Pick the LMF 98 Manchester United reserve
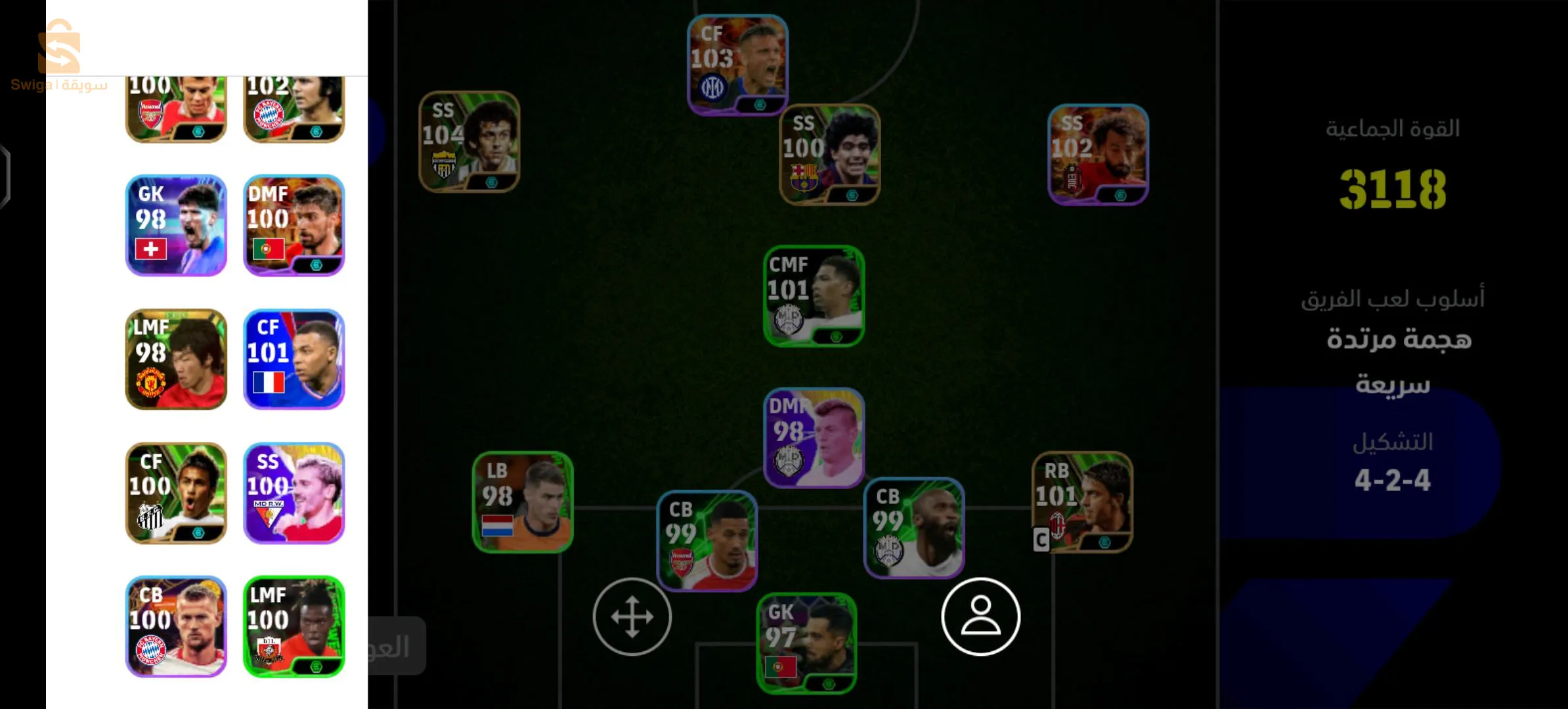The height and width of the screenshot is (709, 1568). tap(176, 359)
